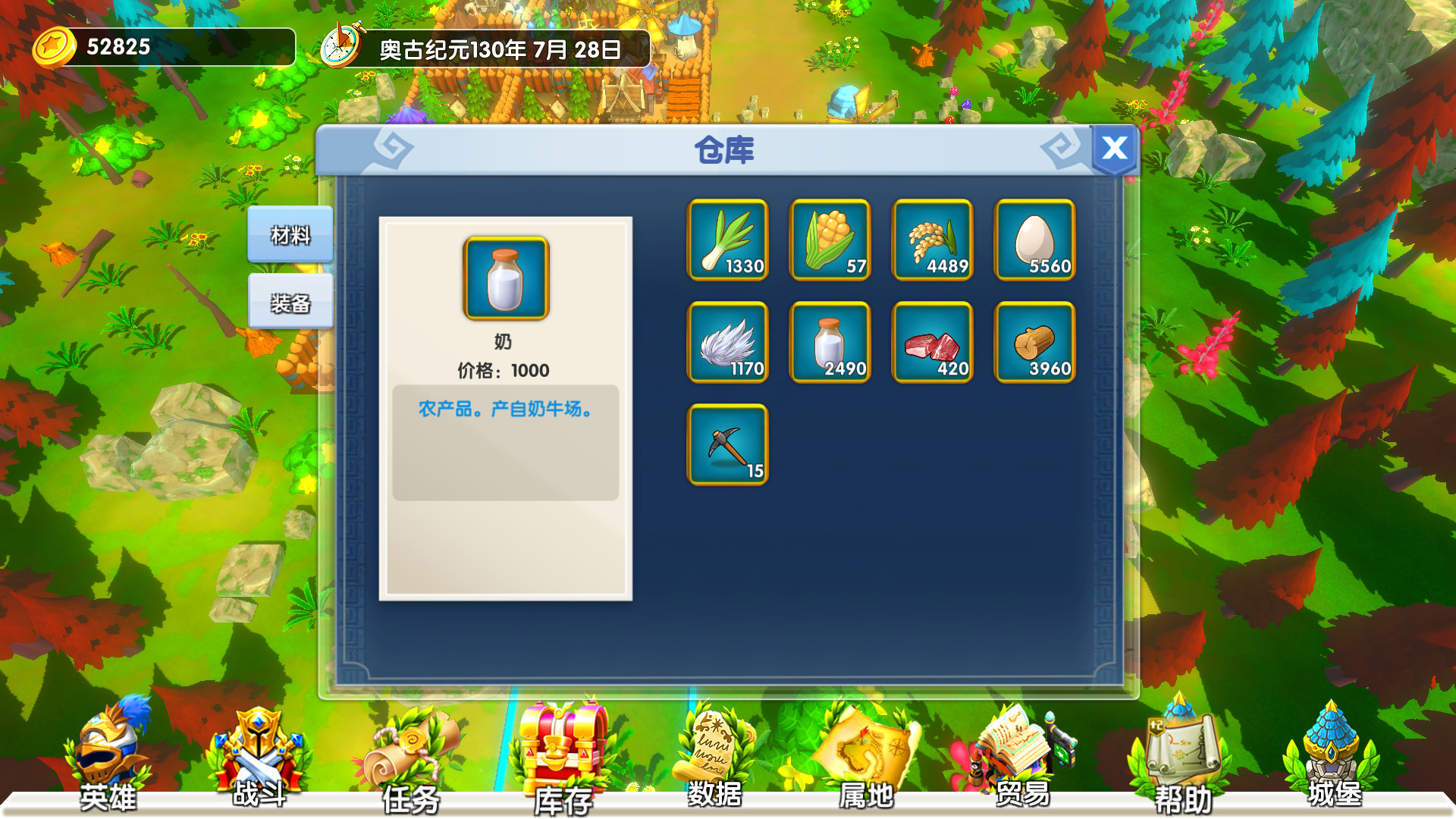Select the corn item showing 57
Image resolution: width=1456 pixels, height=819 pixels.
click(830, 240)
